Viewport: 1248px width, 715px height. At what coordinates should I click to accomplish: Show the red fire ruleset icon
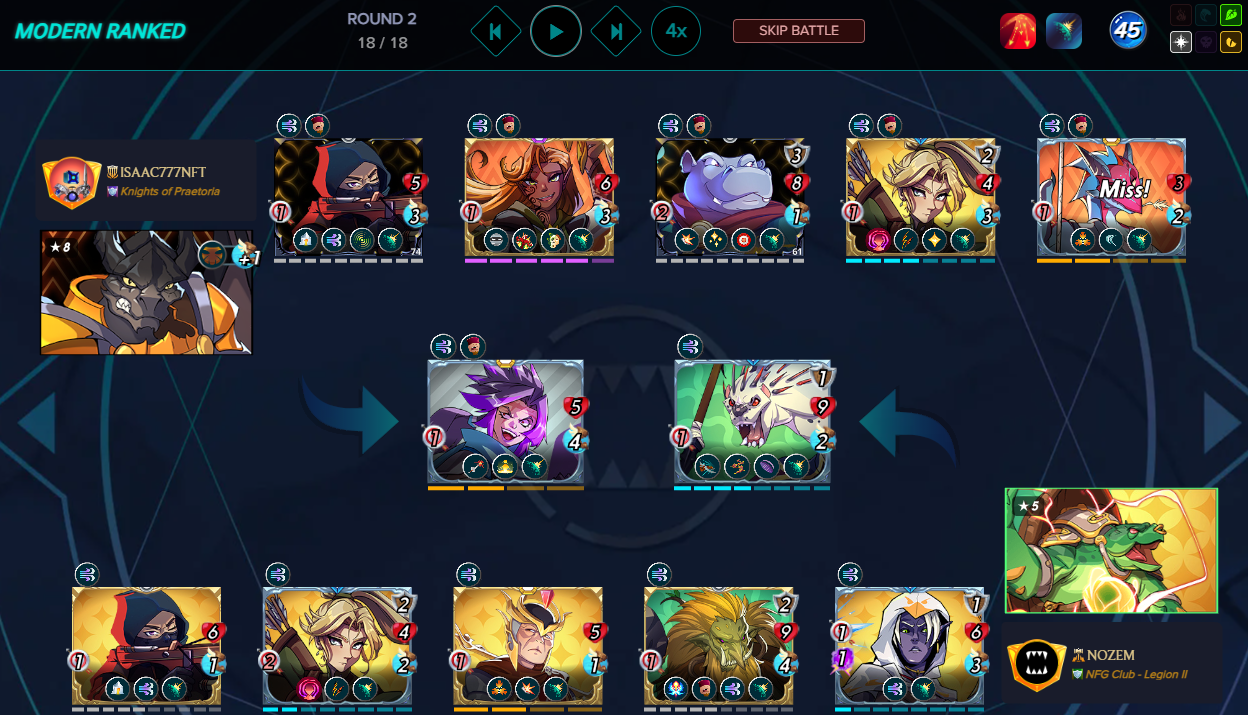click(x=1018, y=32)
